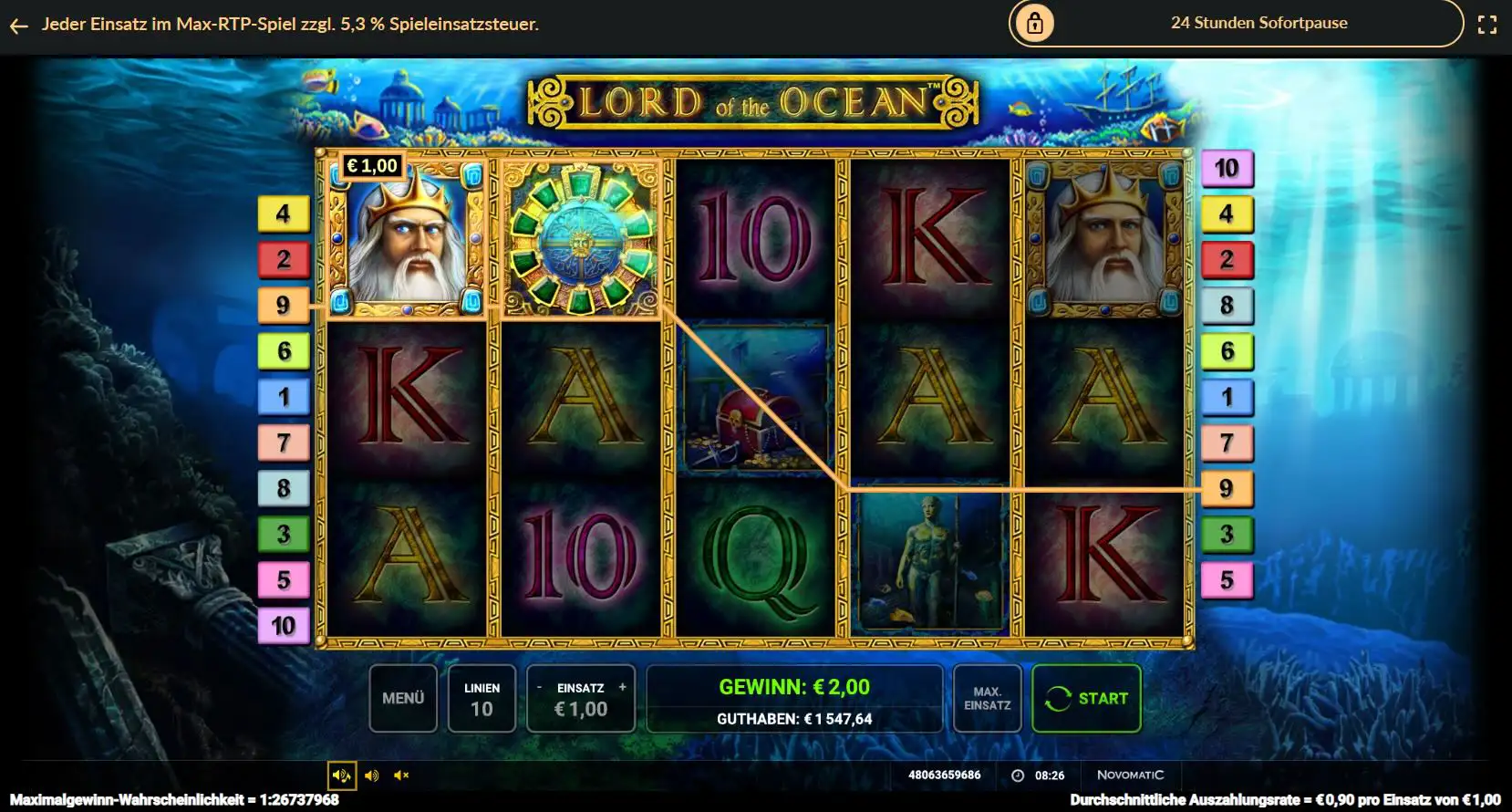Mute all game audio
The width and height of the screenshot is (1512, 812).
pos(401,775)
